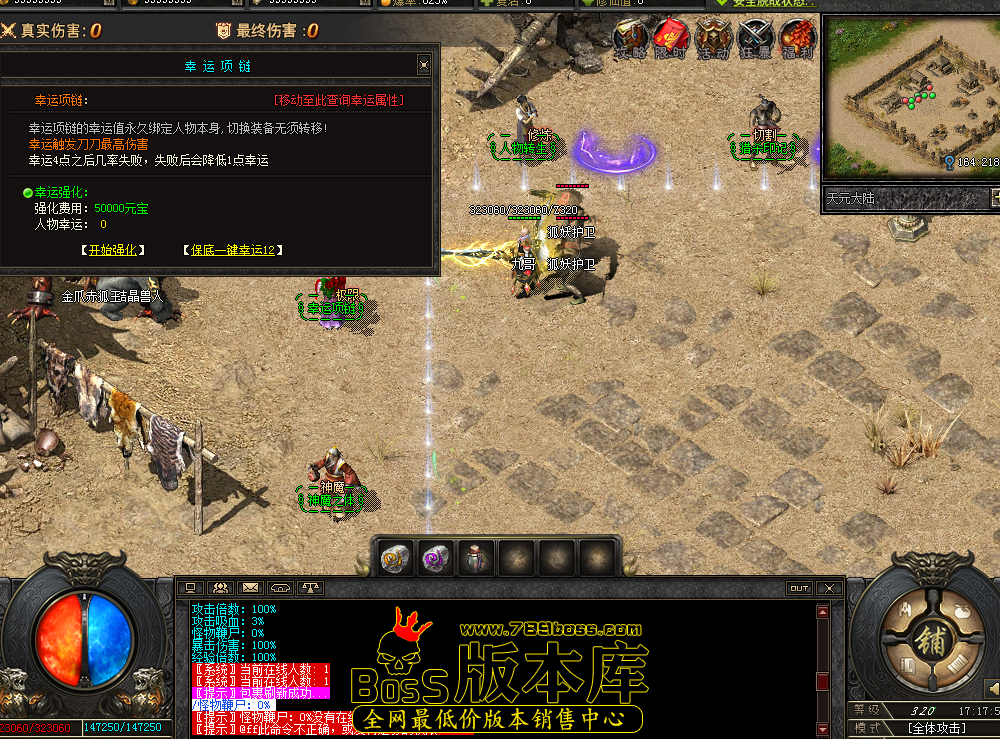Screen dimensions: 1000x739
Task: Use the purple swirl scroll in the hotbar
Action: (435, 558)
